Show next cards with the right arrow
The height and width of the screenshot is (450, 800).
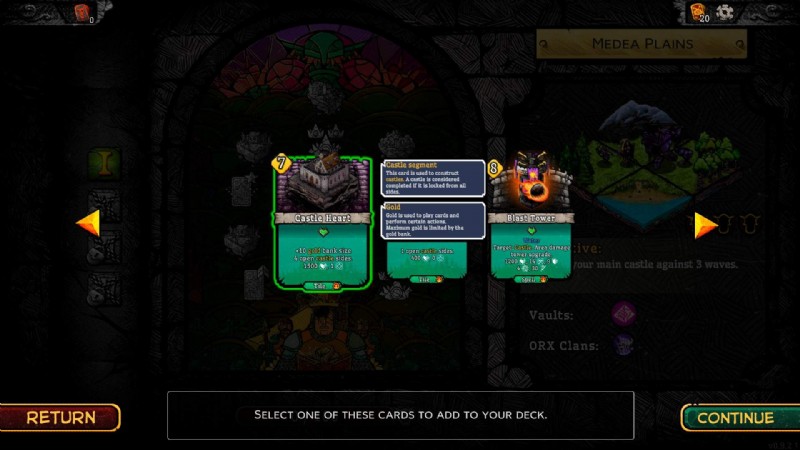point(705,224)
